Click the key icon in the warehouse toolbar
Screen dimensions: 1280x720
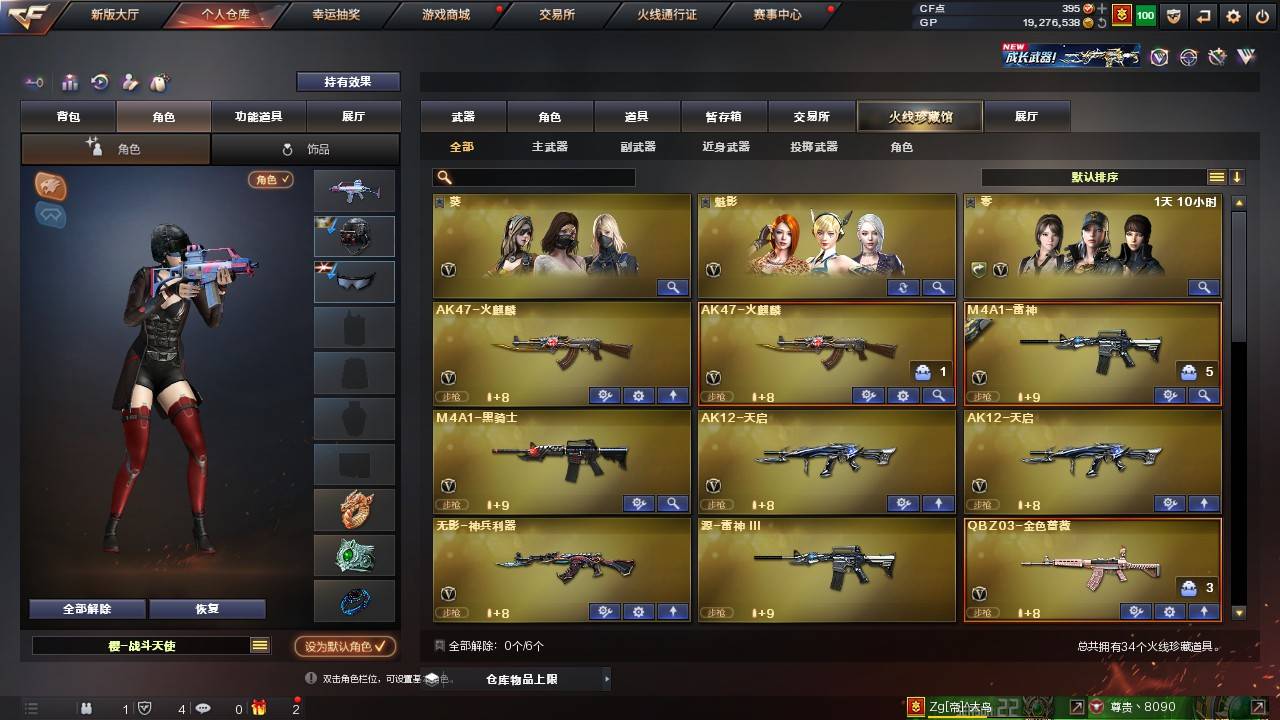click(33, 82)
